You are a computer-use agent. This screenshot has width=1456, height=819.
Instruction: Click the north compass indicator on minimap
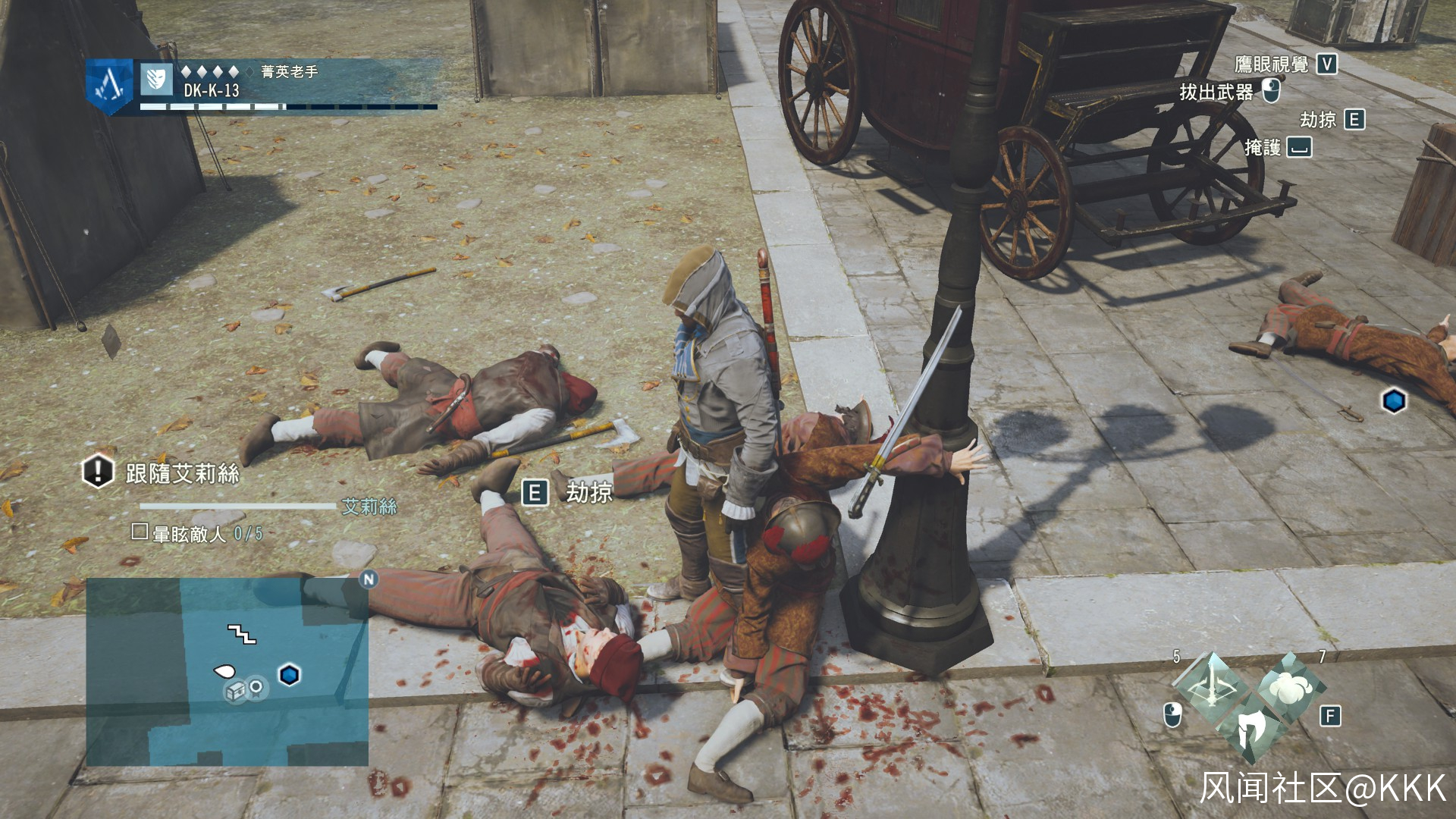369,580
